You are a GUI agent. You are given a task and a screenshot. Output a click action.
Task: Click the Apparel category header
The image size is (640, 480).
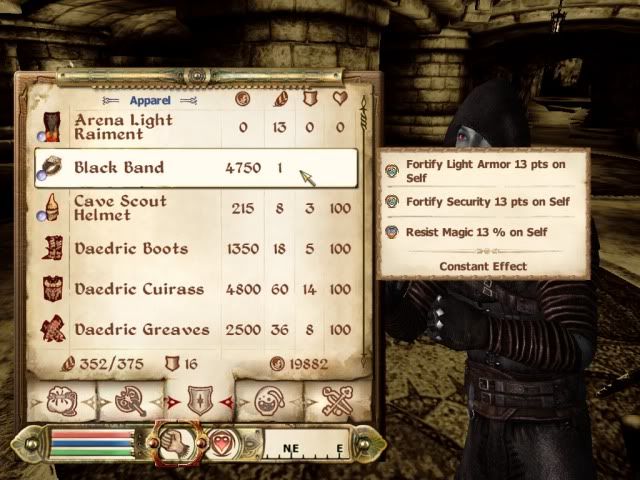(x=150, y=100)
